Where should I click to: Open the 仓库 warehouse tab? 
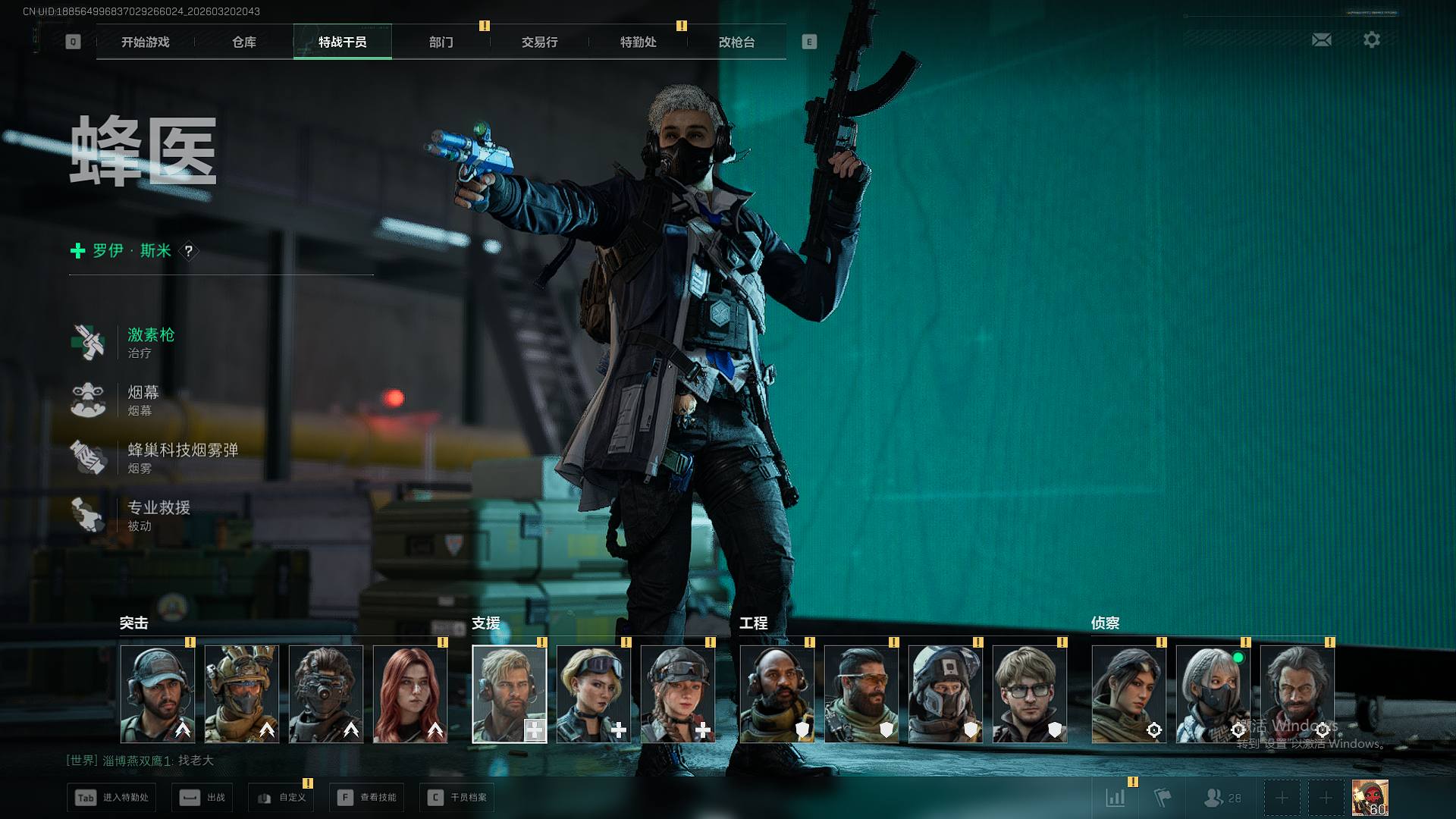(x=243, y=42)
